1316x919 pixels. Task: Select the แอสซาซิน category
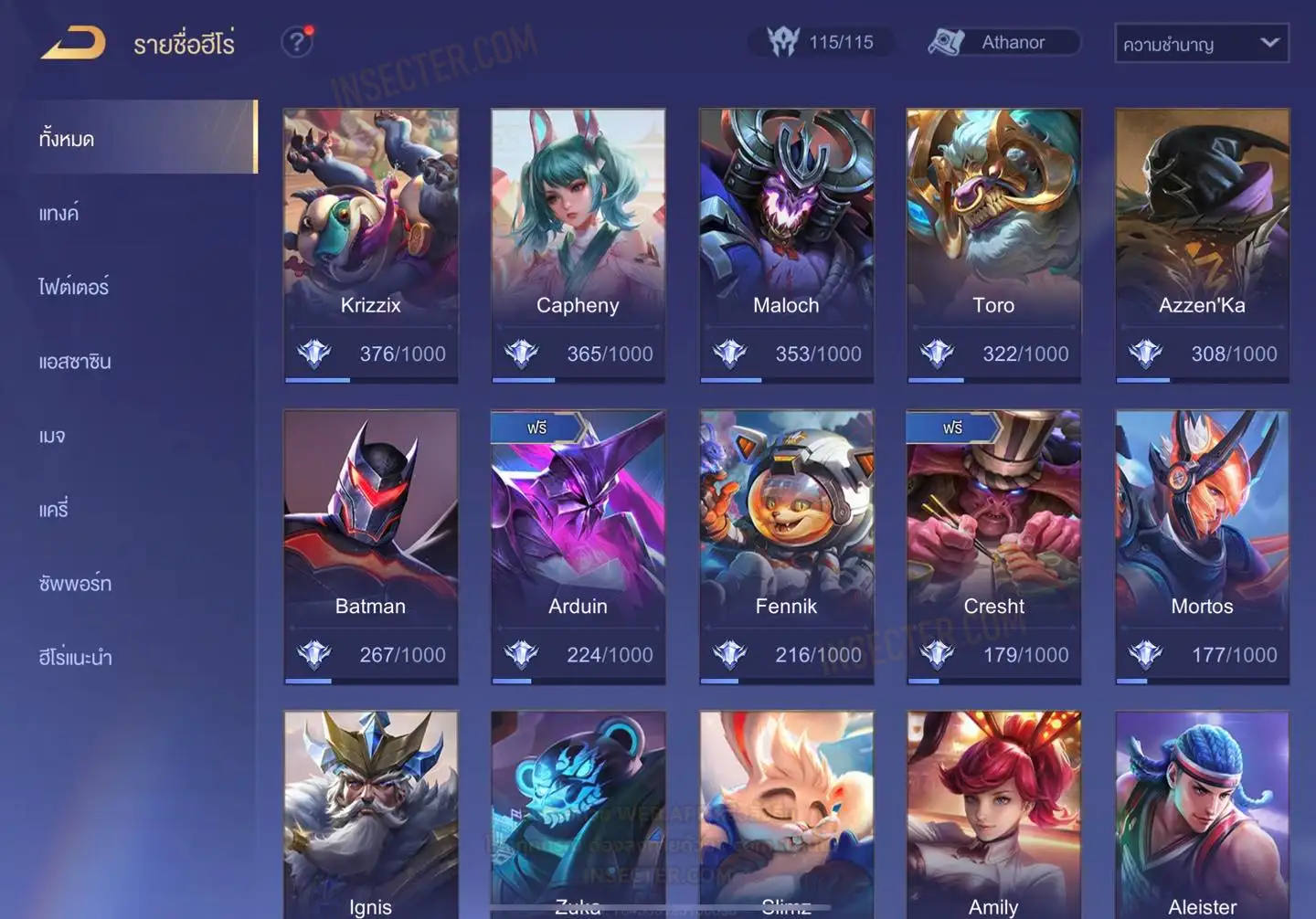tap(75, 362)
